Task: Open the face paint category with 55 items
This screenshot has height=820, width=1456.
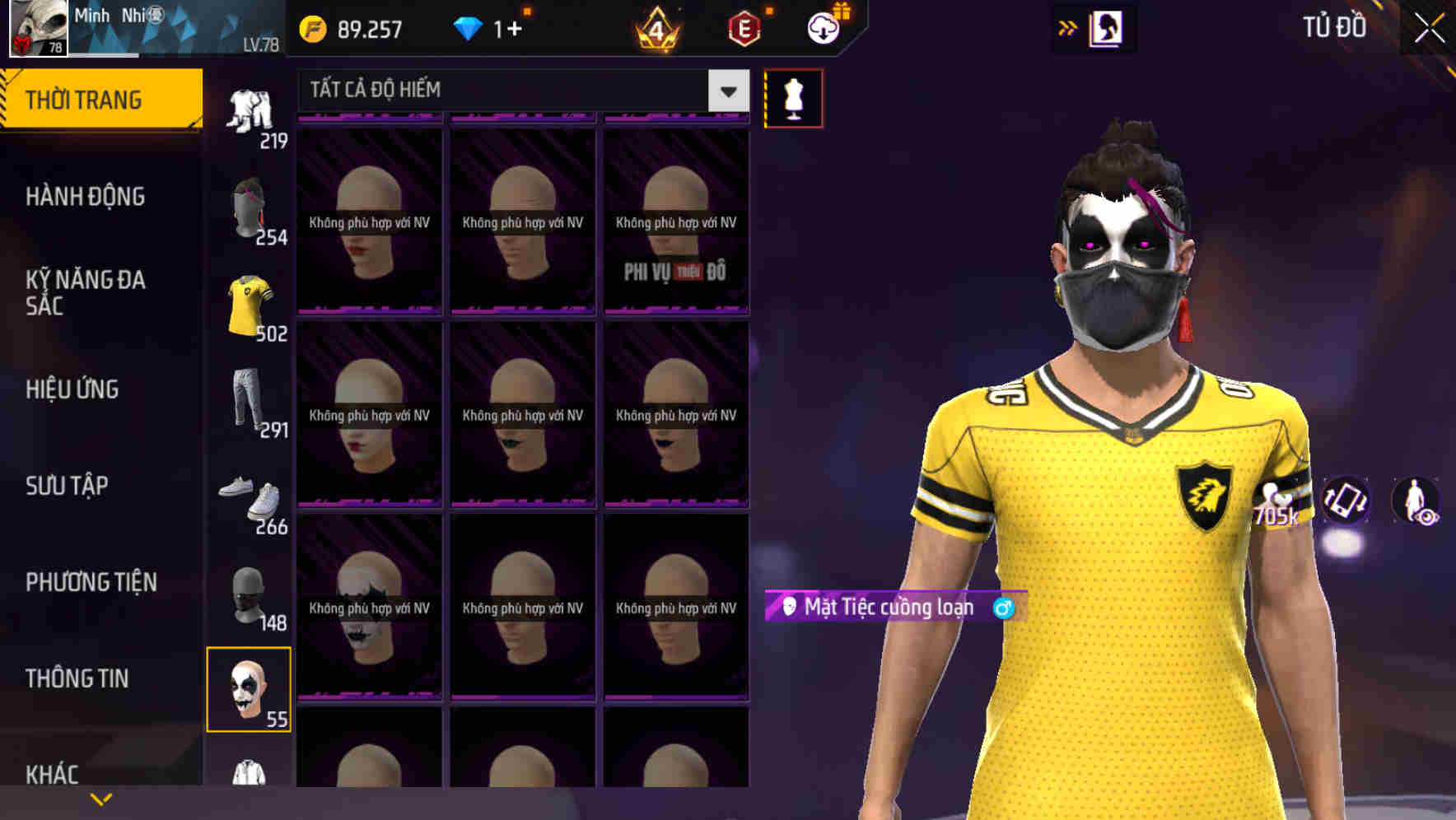Action: (251, 692)
